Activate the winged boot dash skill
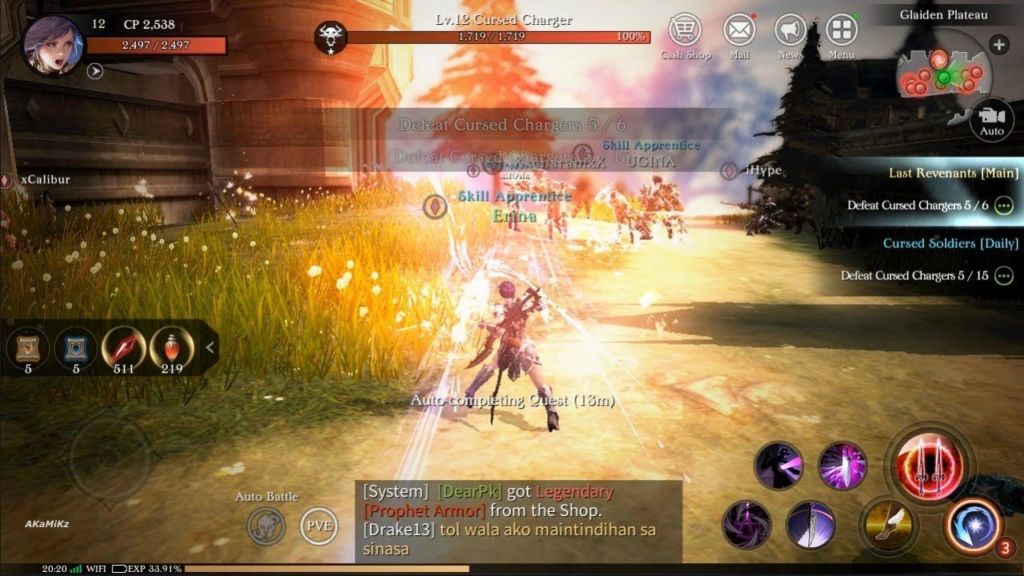This screenshot has width=1024, height=576. pos(884,525)
